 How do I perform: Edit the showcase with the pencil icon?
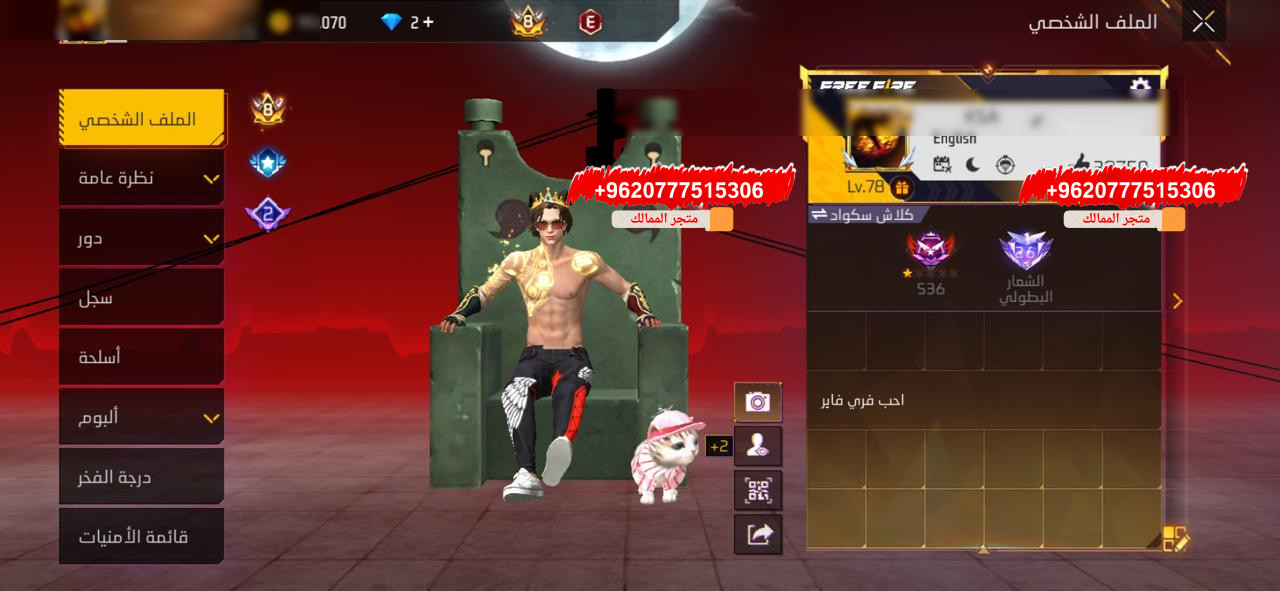click(x=1175, y=539)
